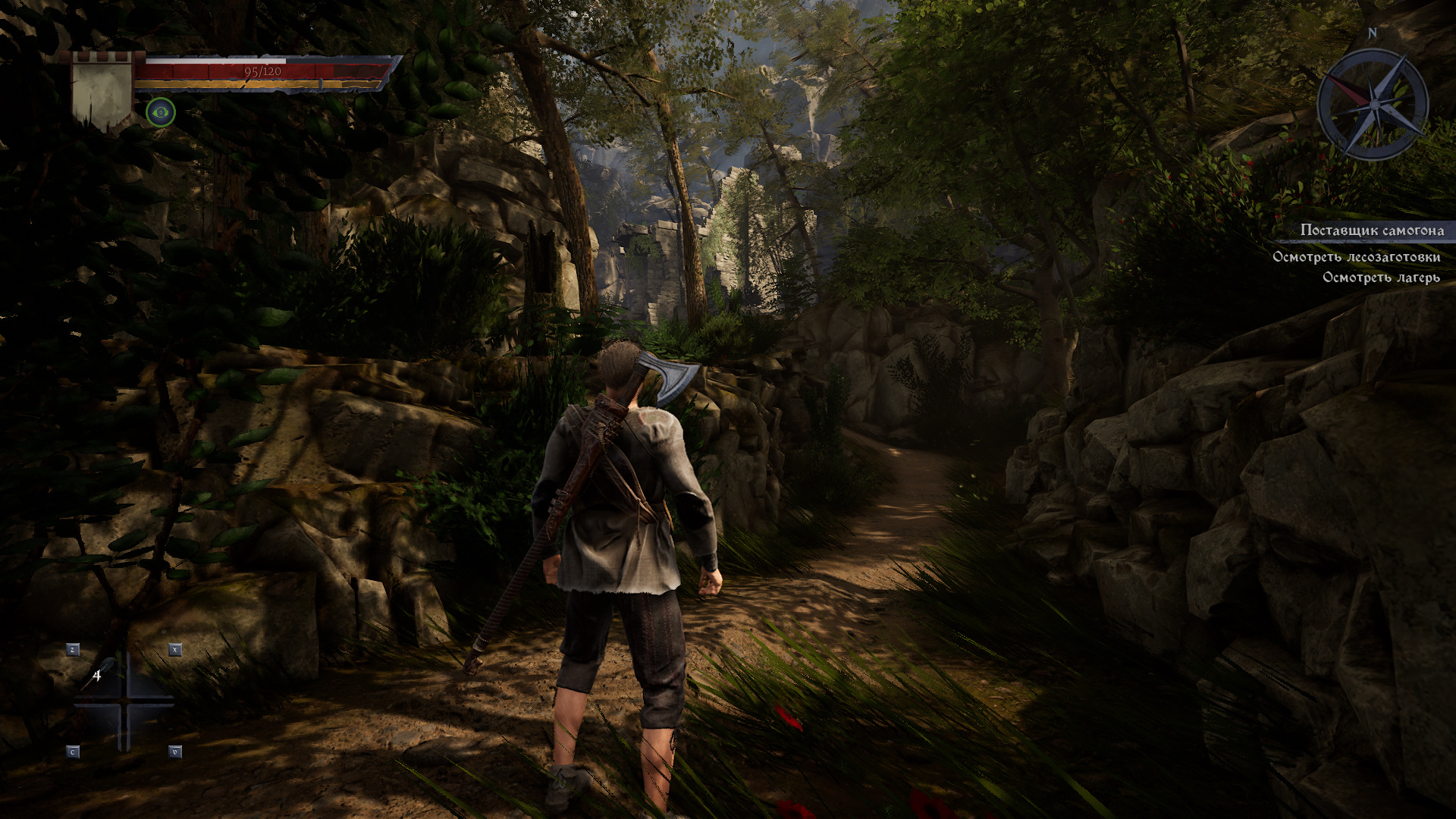
Task: Click the green eye status icon
Action: 160,113
